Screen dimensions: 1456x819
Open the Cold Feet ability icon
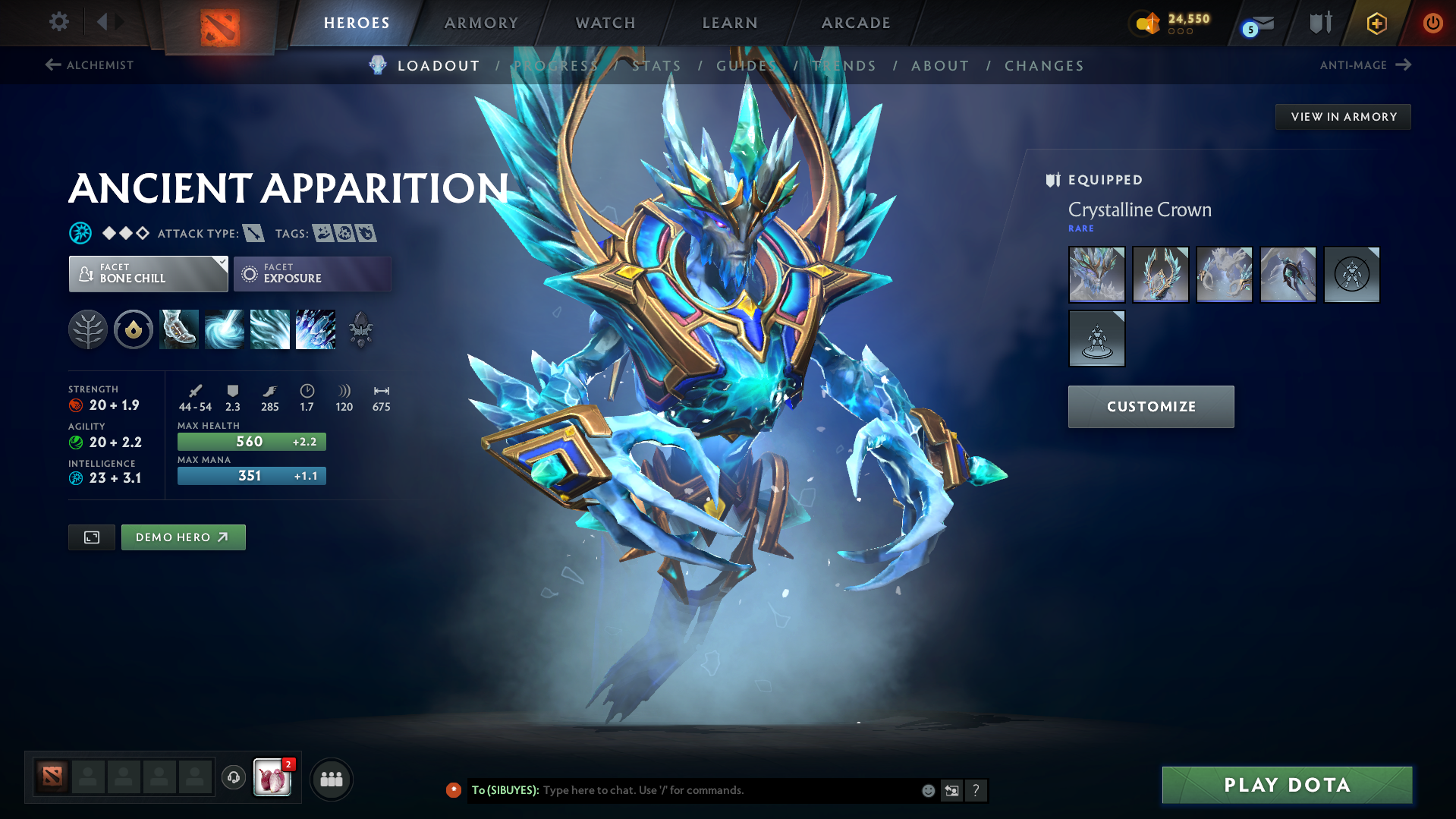point(179,329)
